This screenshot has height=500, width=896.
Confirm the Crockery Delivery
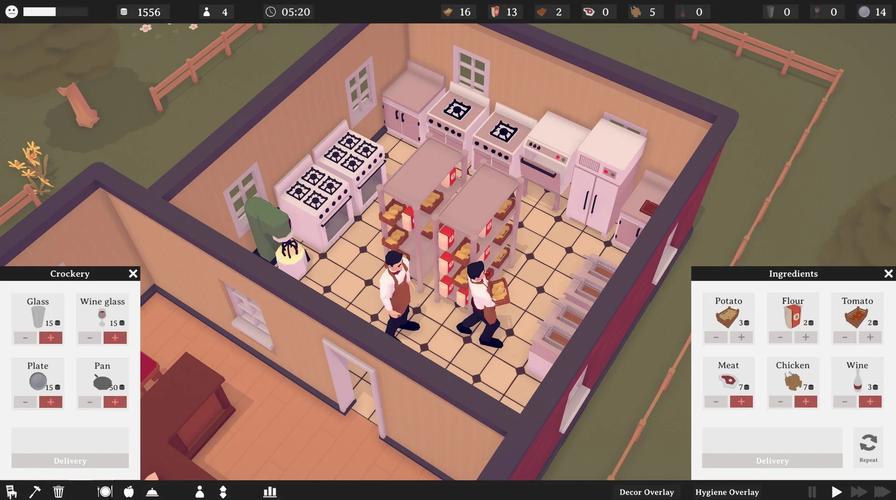(70, 461)
